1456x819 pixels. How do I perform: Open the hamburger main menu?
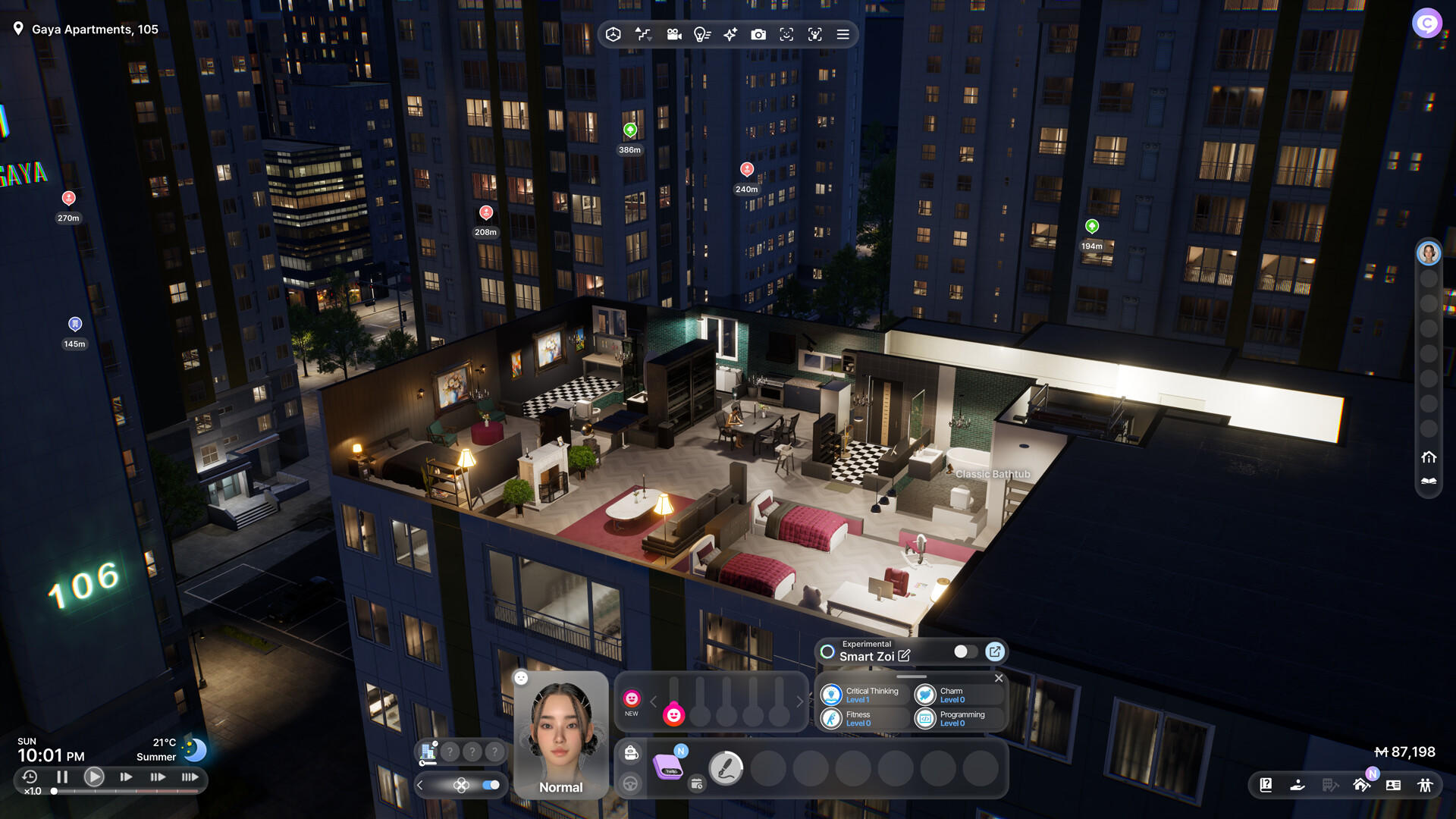pos(842,35)
